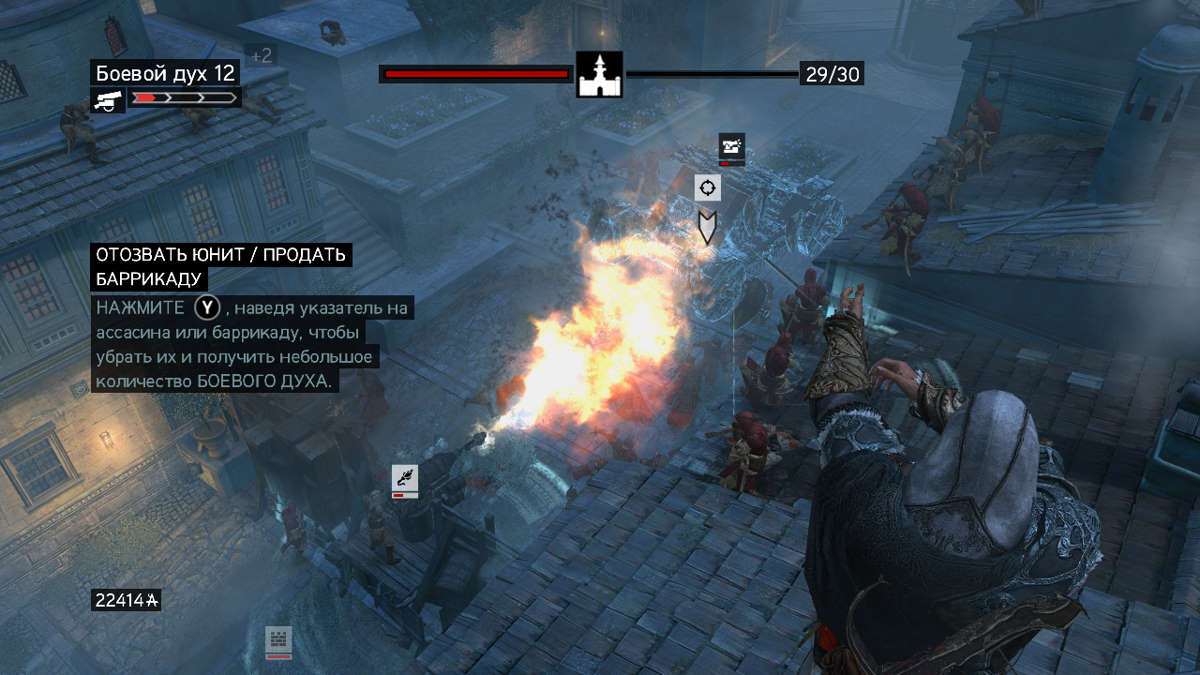The image size is (1200, 675).
Task: Select the cannon fire icon
Action: coord(107,99)
